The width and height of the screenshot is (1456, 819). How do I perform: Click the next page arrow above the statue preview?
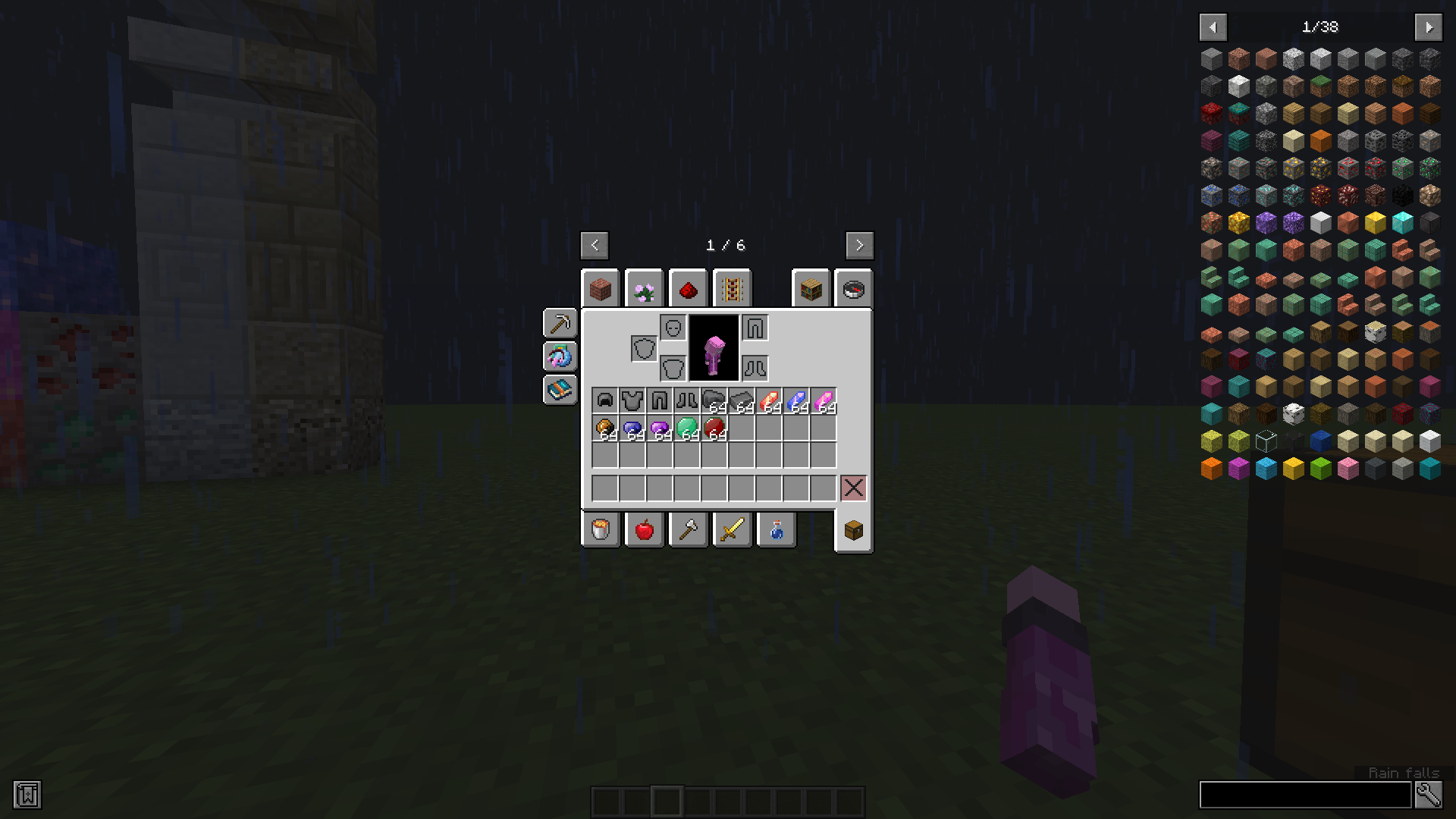tap(859, 245)
